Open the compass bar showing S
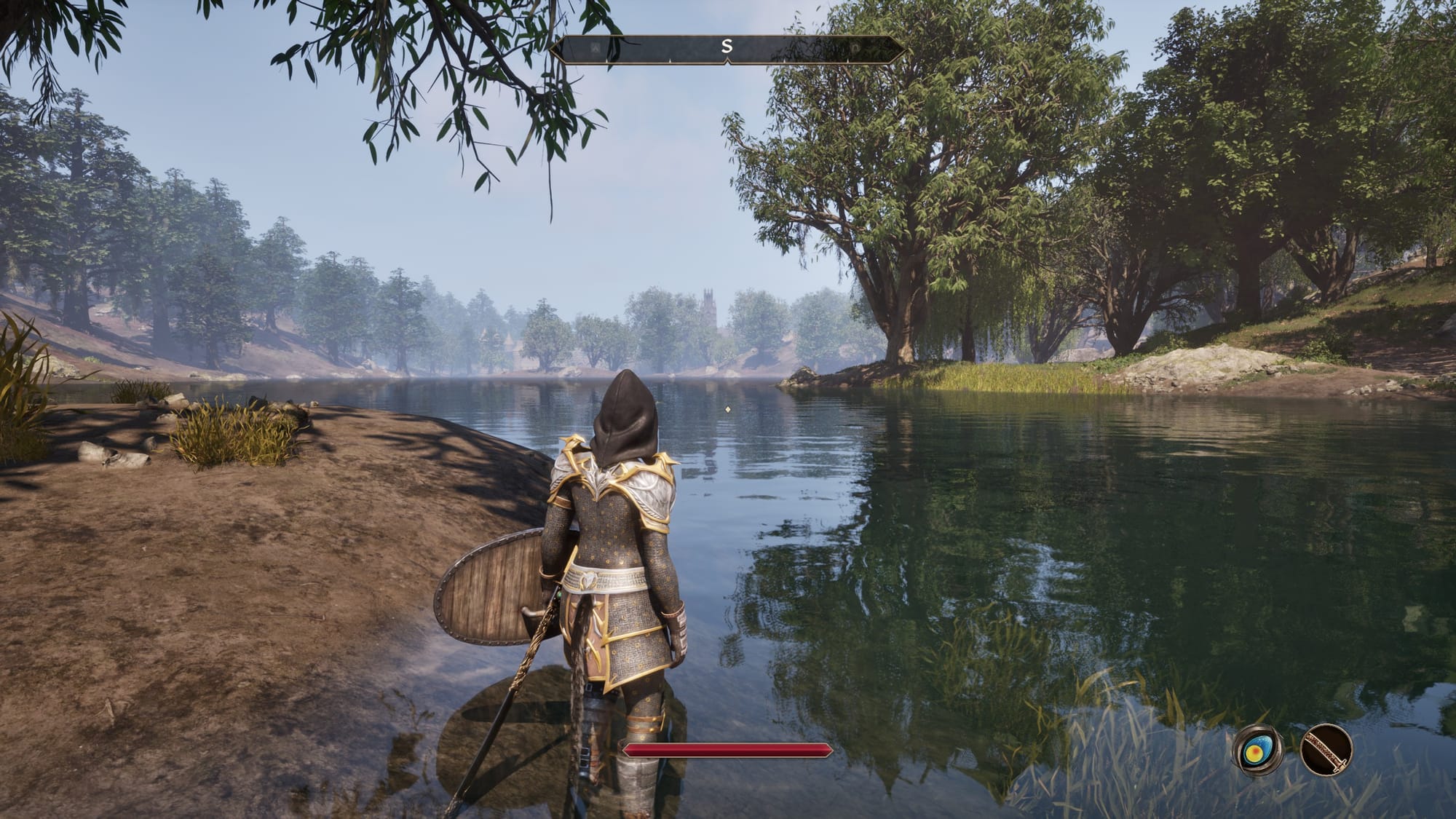 click(727, 49)
